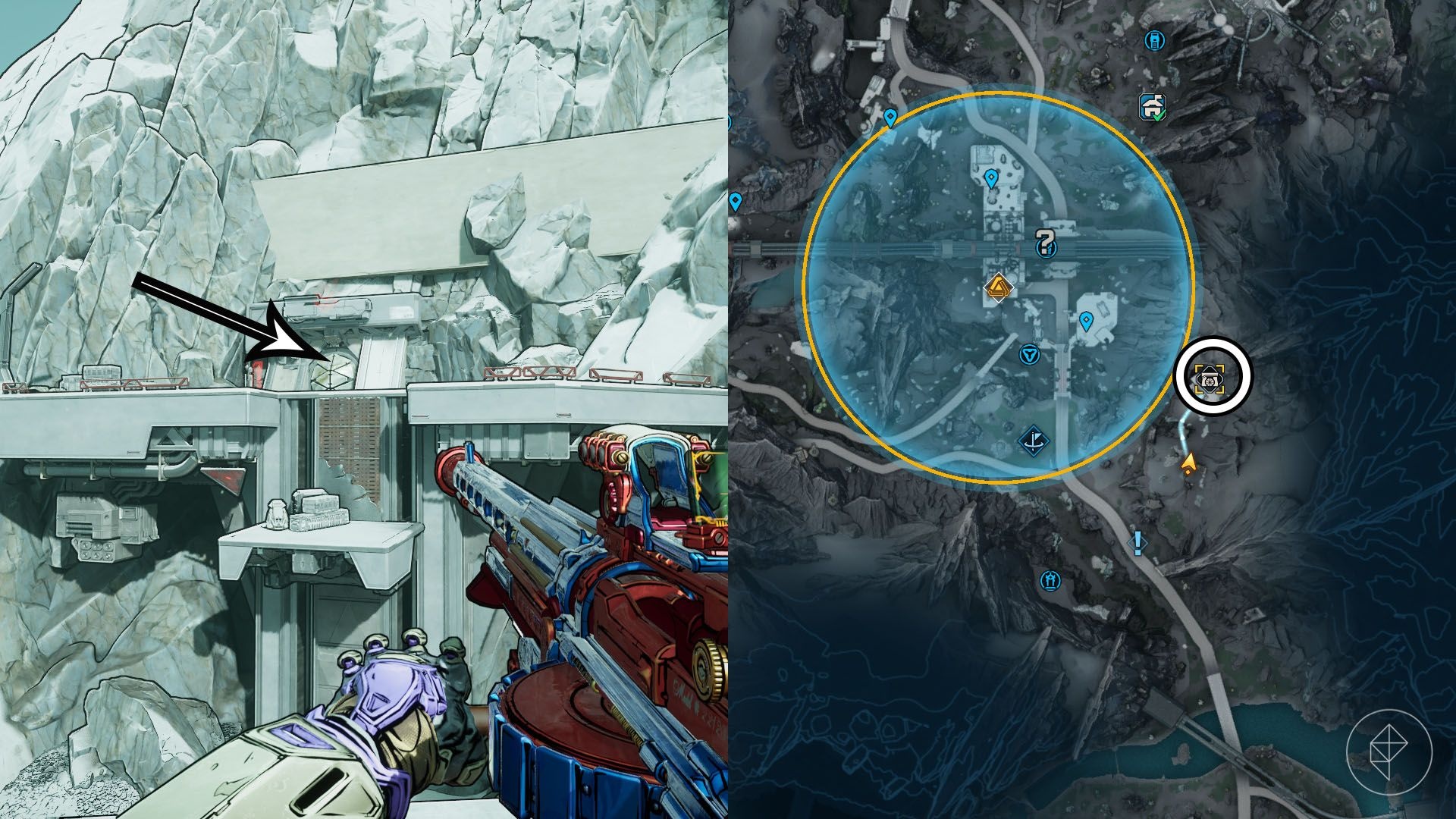Click the question mark map marker
The image size is (1456, 819).
coord(1046,243)
